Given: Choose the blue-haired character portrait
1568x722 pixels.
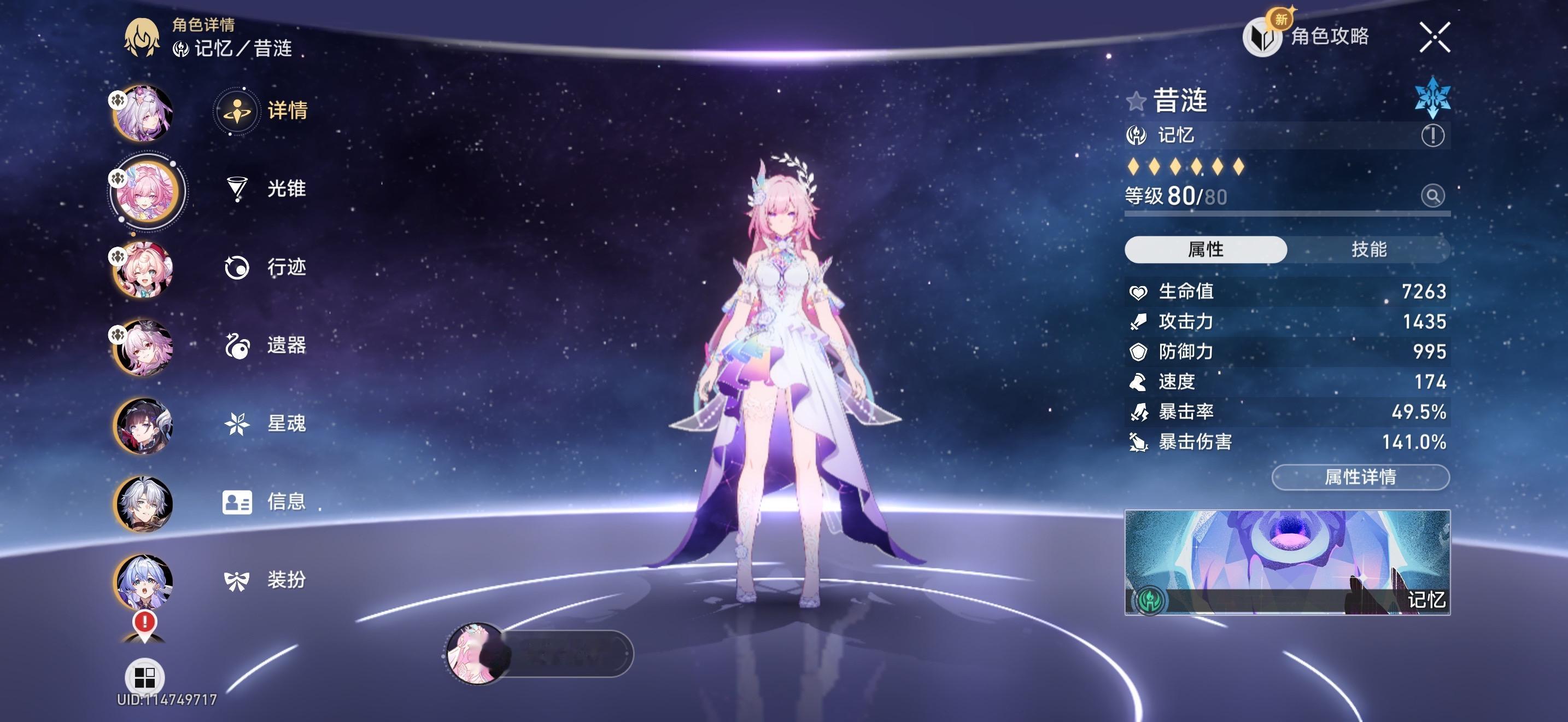Looking at the screenshot, I should click(144, 581).
